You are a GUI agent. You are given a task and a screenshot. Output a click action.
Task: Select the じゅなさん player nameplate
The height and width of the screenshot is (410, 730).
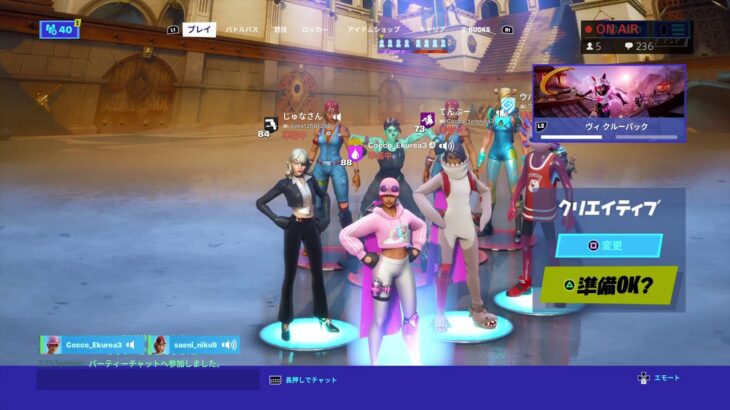(302, 117)
